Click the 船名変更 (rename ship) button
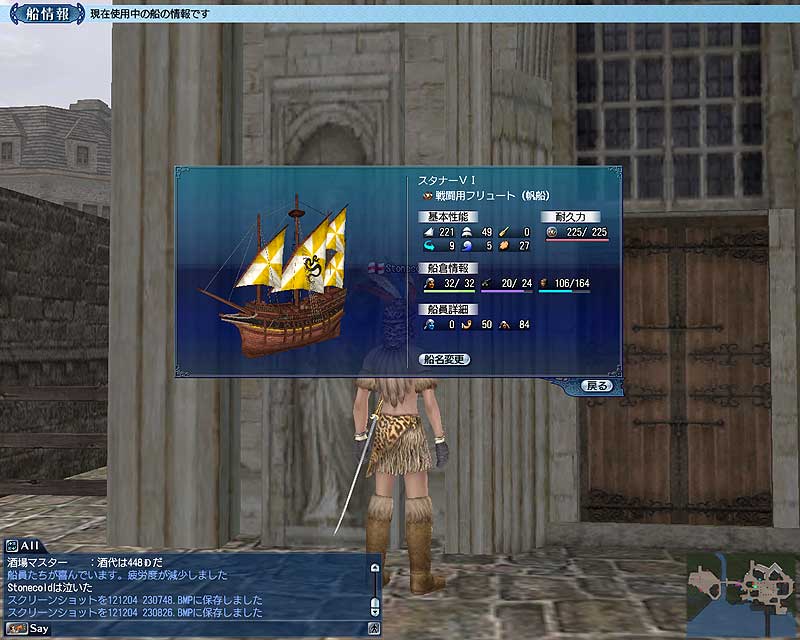This screenshot has width=800, height=640. (445, 359)
